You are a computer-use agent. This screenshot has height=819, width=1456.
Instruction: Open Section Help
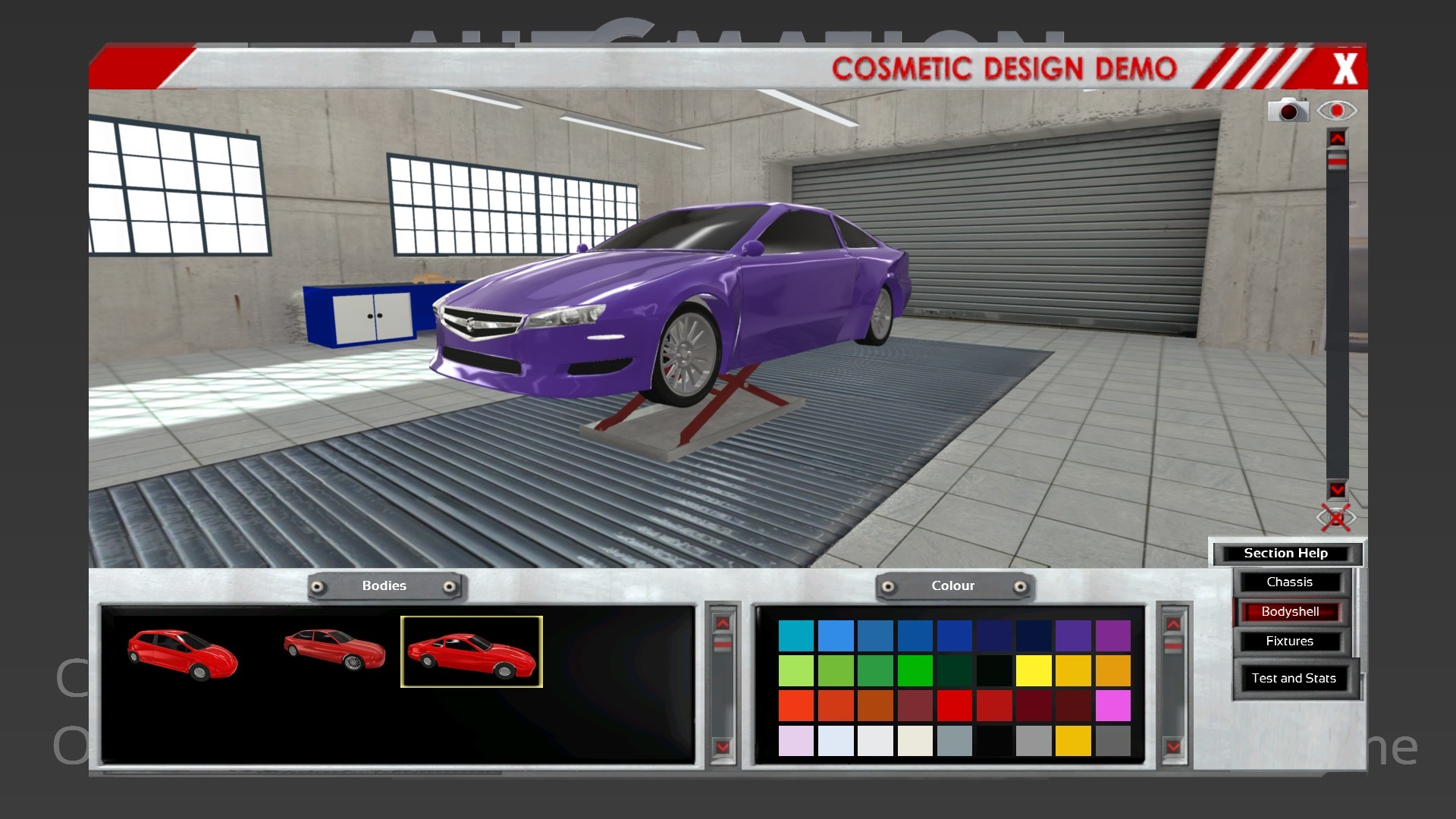[1285, 554]
